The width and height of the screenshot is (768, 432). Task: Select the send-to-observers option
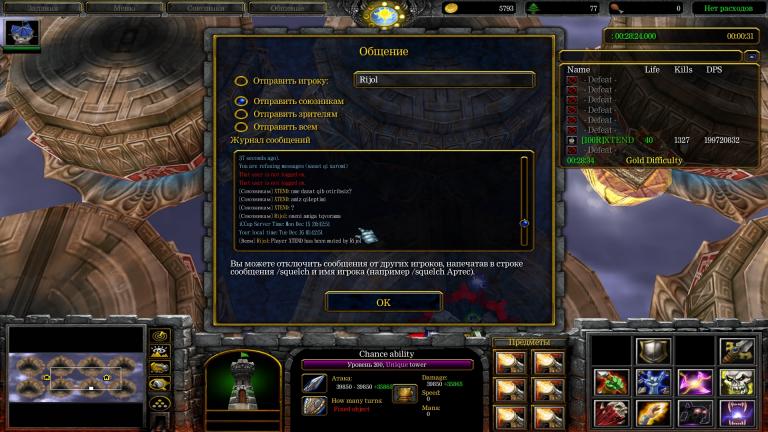(241, 114)
